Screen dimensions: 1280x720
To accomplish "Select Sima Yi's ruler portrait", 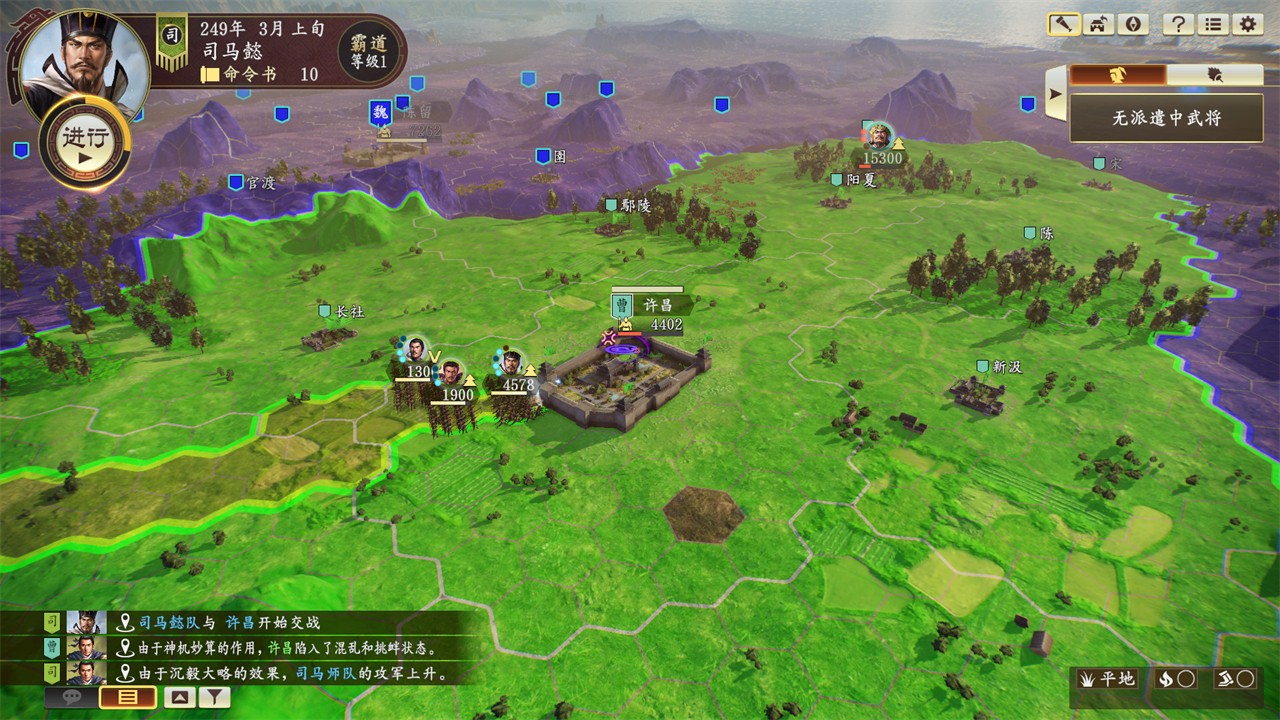I will pyautogui.click(x=84, y=58).
